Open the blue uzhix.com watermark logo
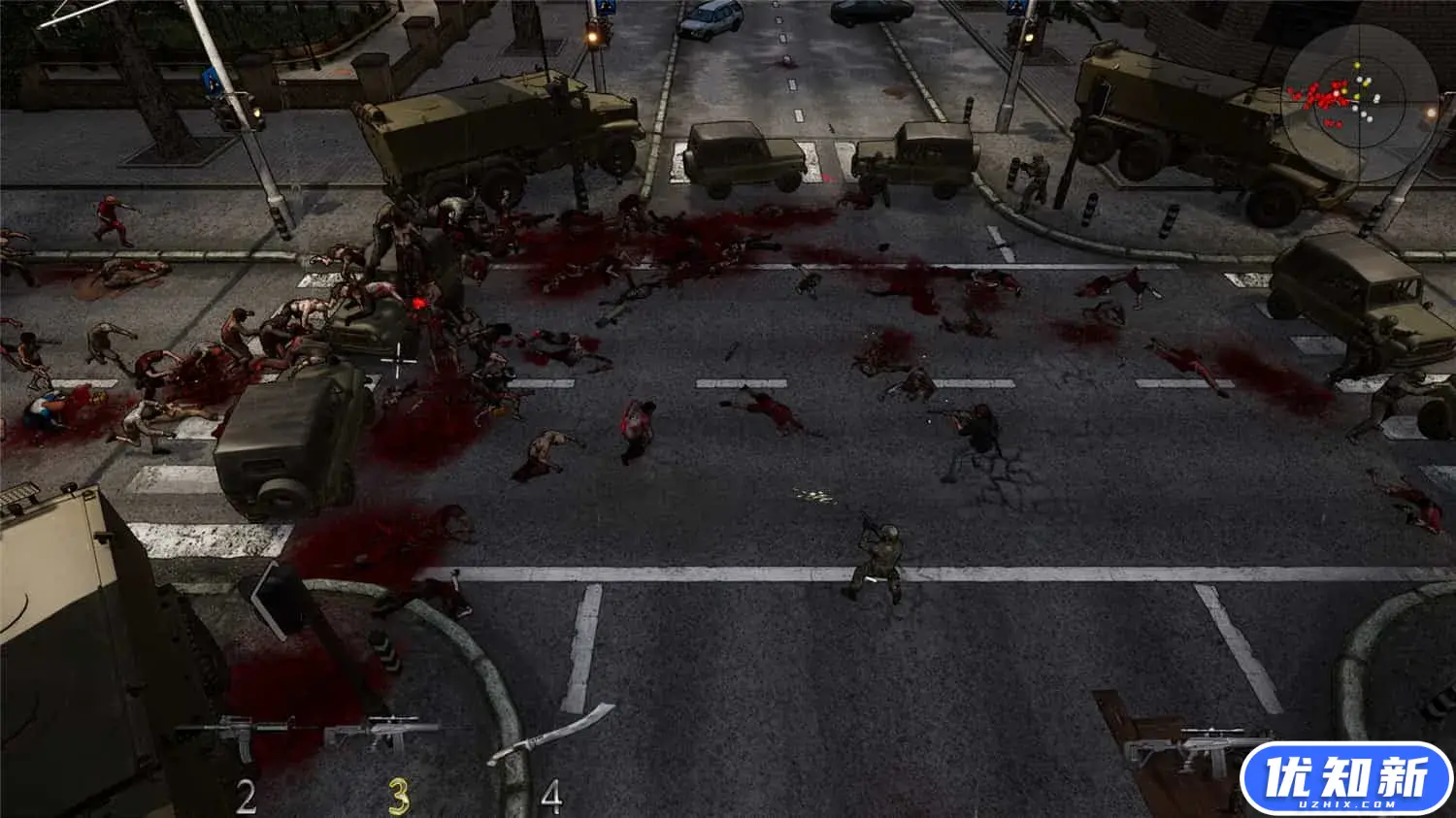1456x818 pixels. 1345,779
